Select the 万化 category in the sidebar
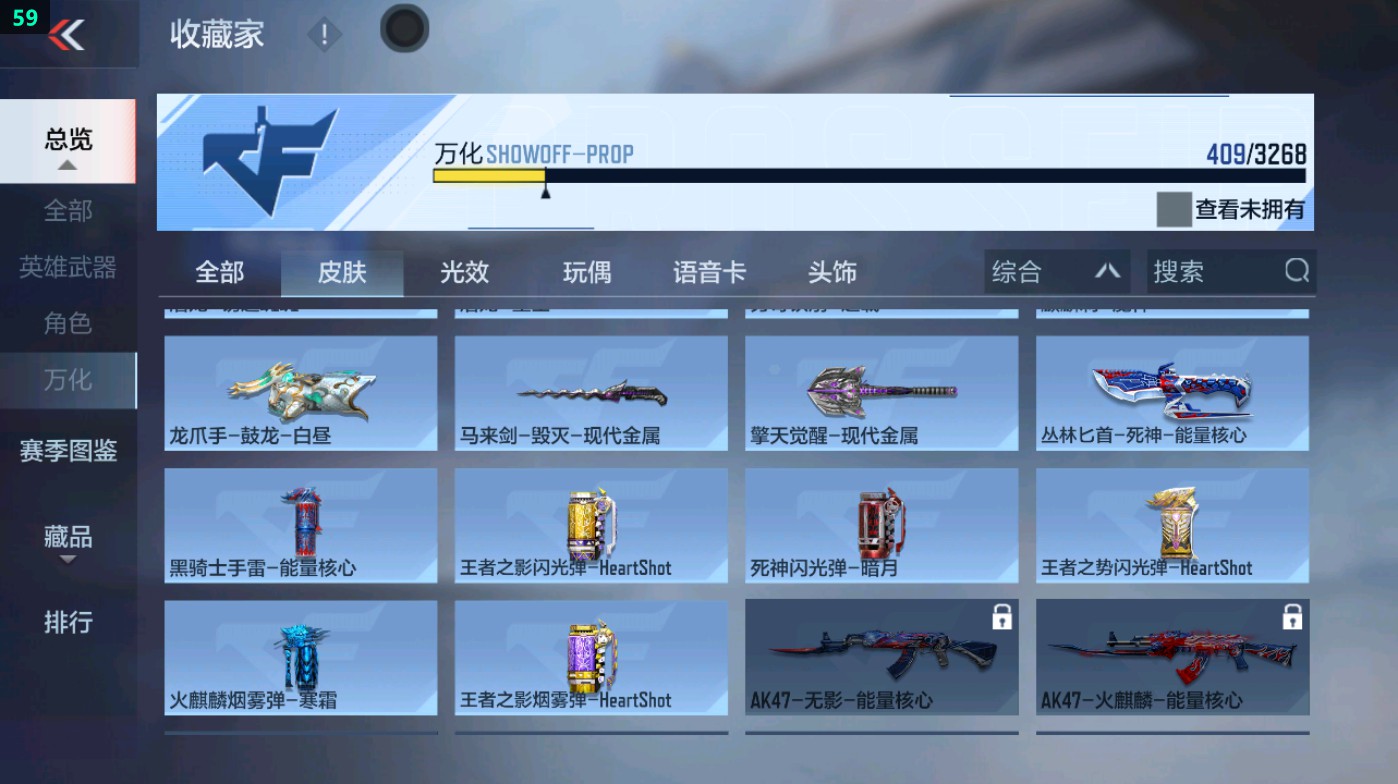The height and width of the screenshot is (784, 1398). 67,381
